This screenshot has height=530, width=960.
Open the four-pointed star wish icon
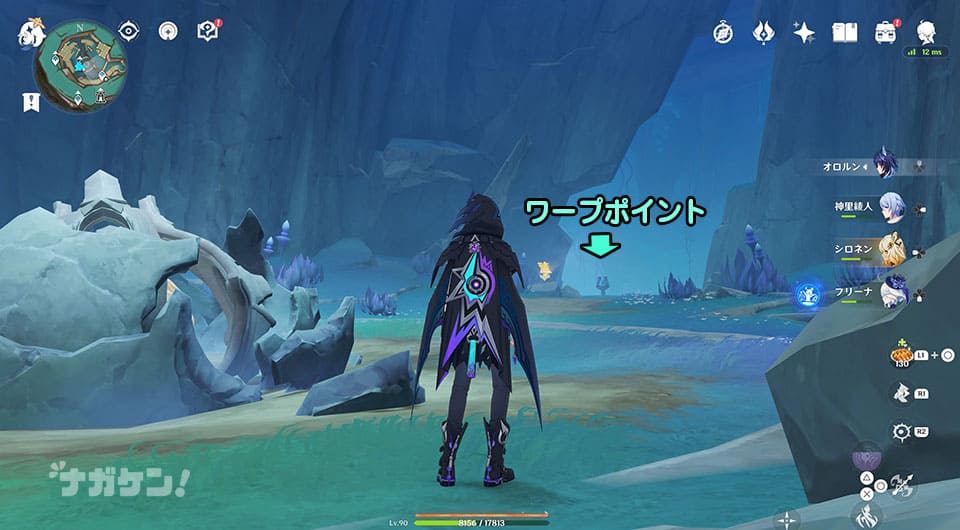click(804, 32)
